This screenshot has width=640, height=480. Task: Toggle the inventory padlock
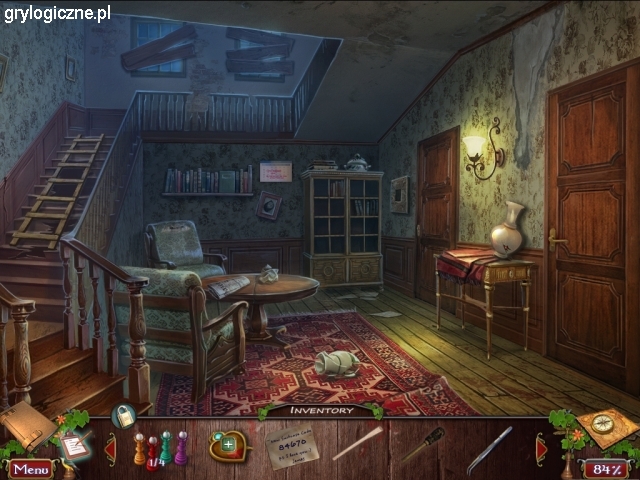pos(124,415)
